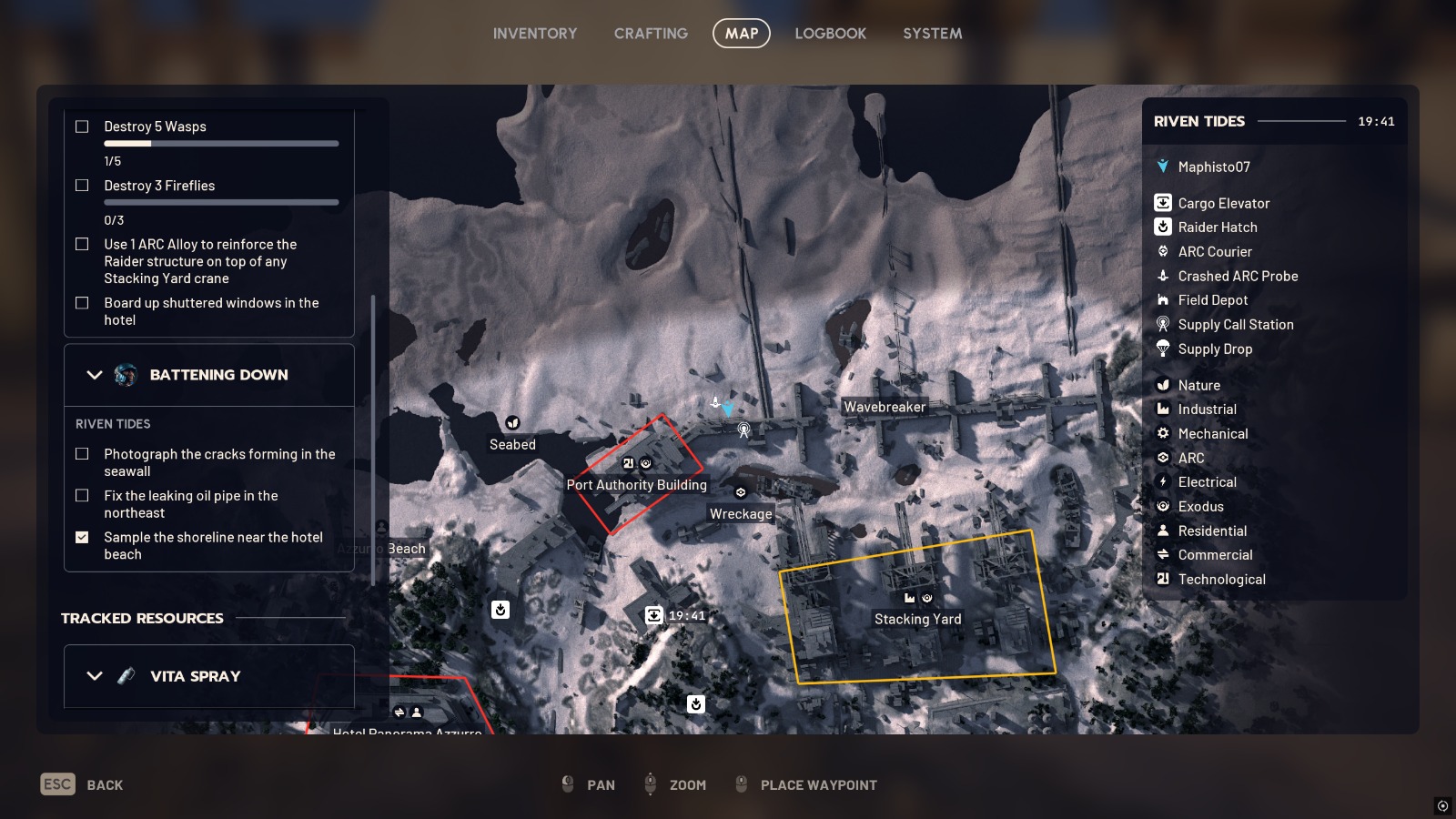1456x819 pixels.
Task: Toggle Raider Hatch legend entry
Action: [1217, 227]
